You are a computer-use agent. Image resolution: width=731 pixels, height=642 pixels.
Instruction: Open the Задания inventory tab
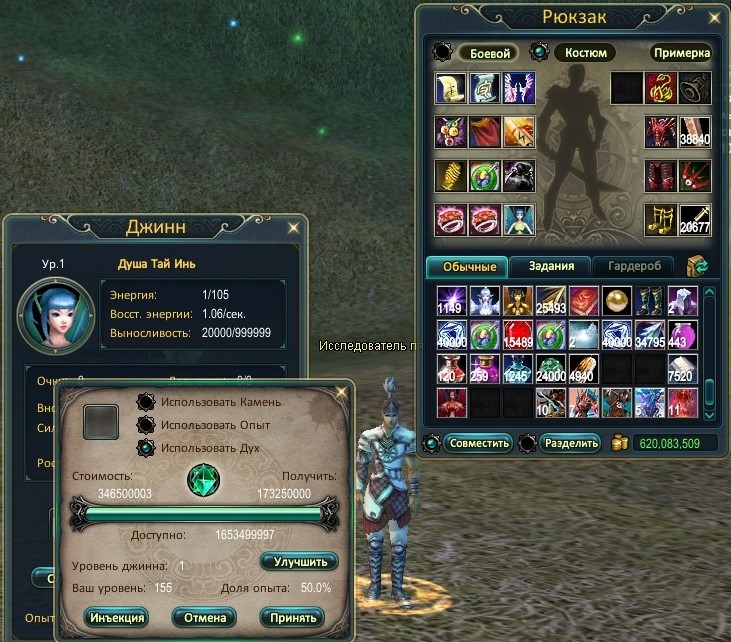(x=551, y=267)
